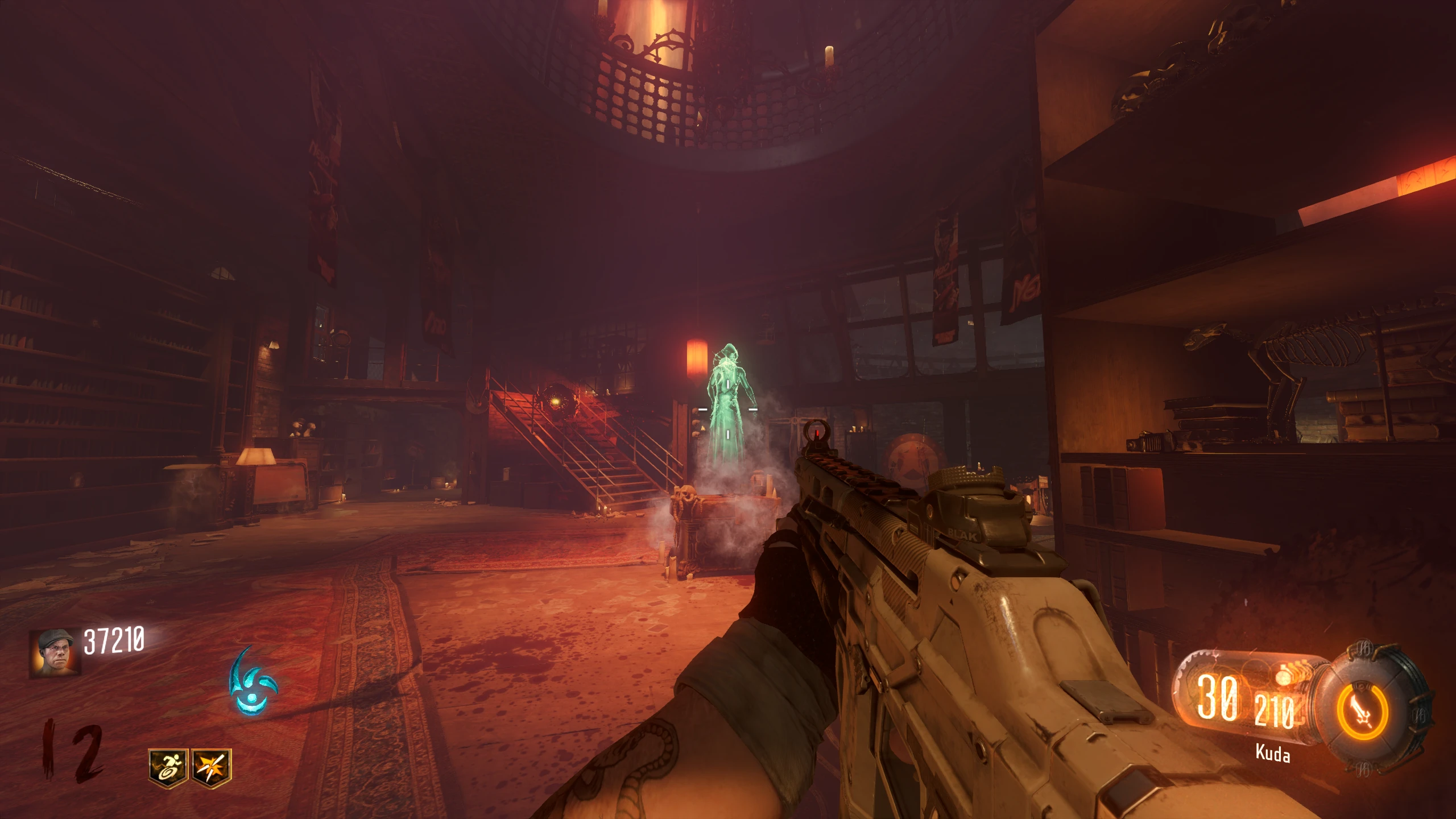
Task: Click the glowing blue swirl symbol
Action: [252, 682]
